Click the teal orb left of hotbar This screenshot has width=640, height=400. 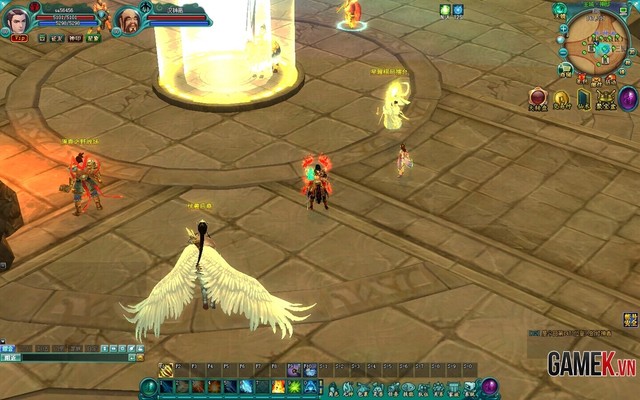tap(149, 387)
